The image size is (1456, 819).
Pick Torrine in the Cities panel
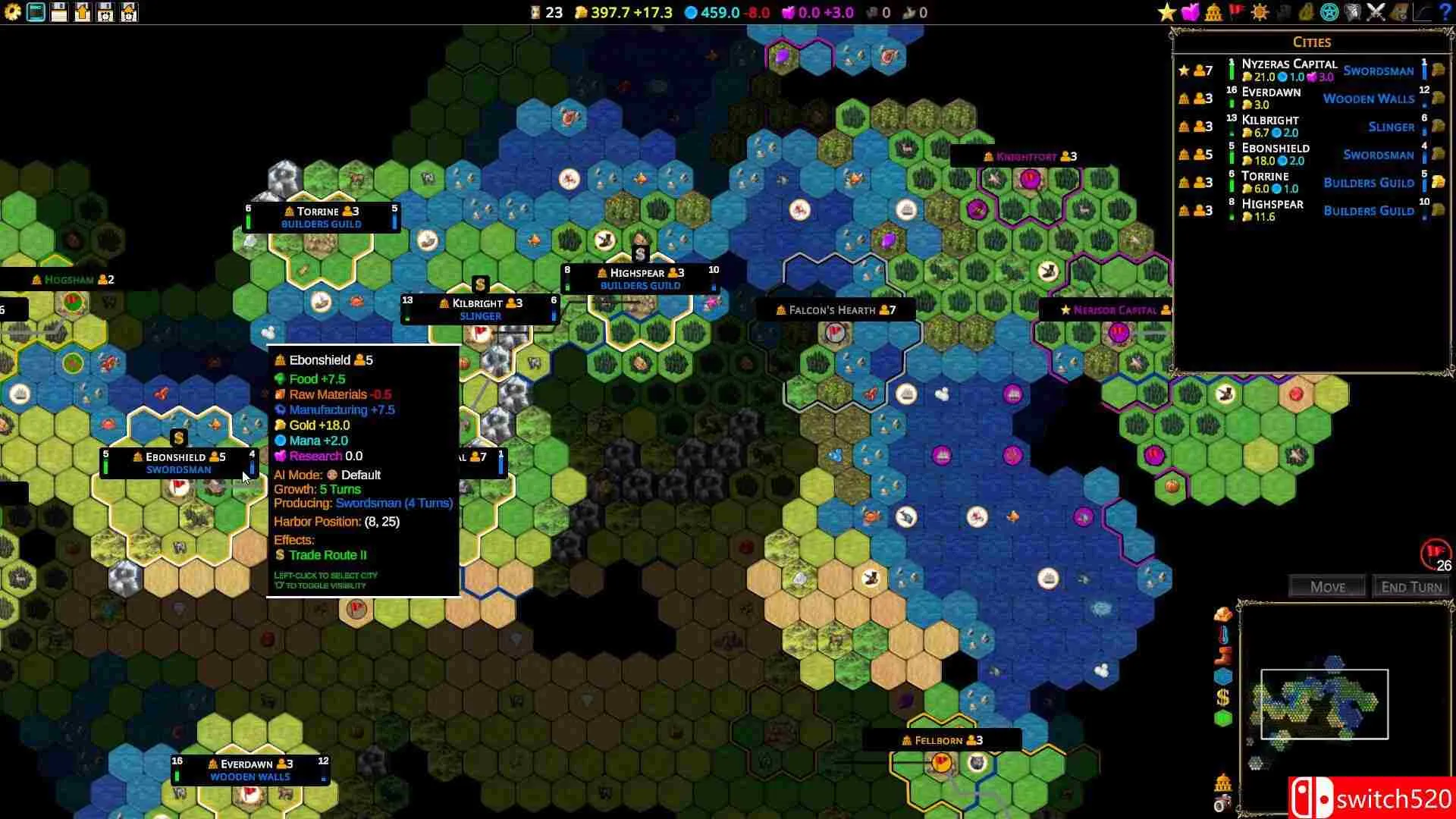1265,177
